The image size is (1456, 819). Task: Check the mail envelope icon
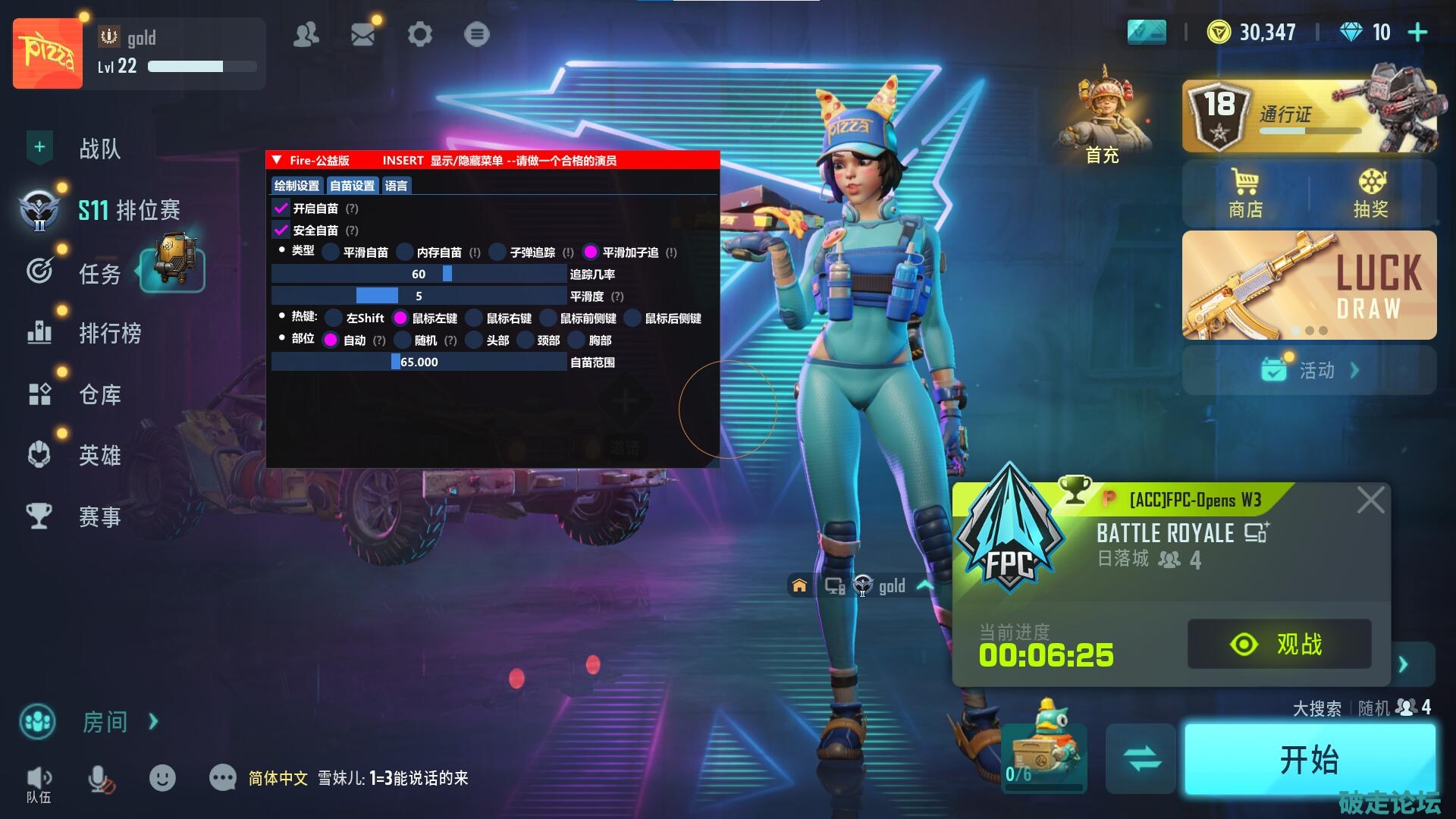tap(362, 34)
